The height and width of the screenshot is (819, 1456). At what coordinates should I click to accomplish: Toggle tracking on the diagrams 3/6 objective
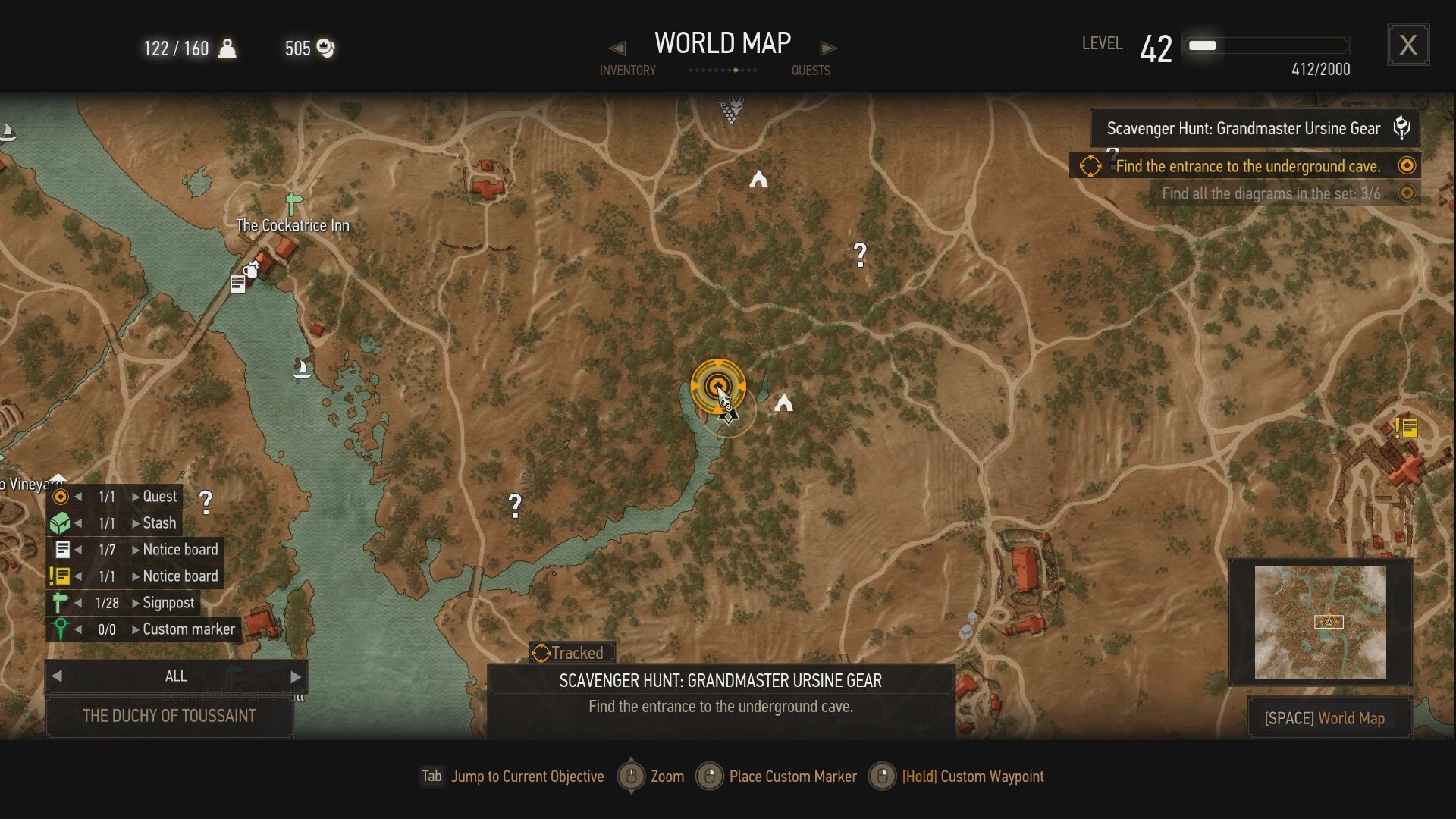[x=1407, y=193]
